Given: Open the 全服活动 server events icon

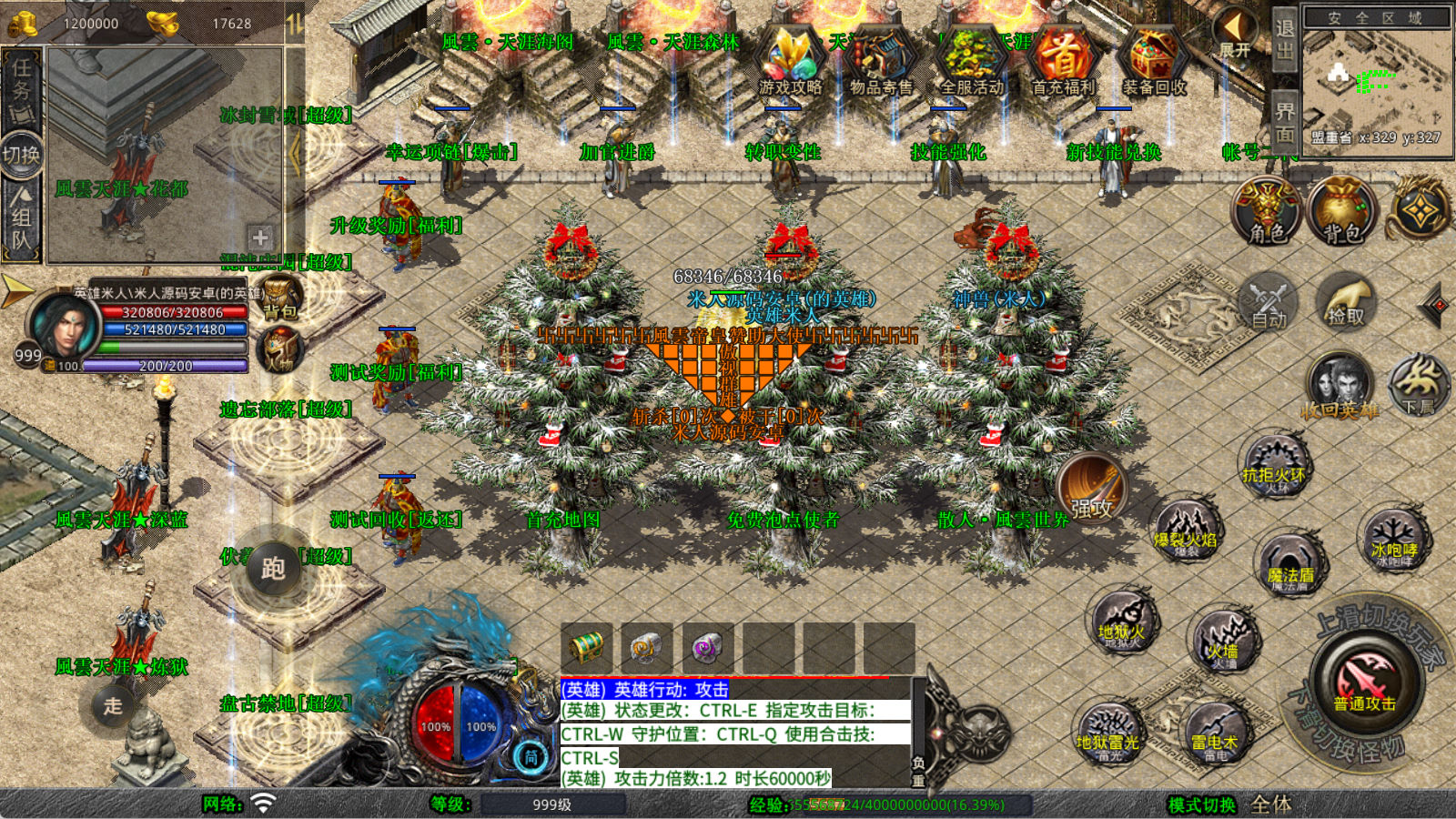Looking at the screenshot, I should point(972,60).
